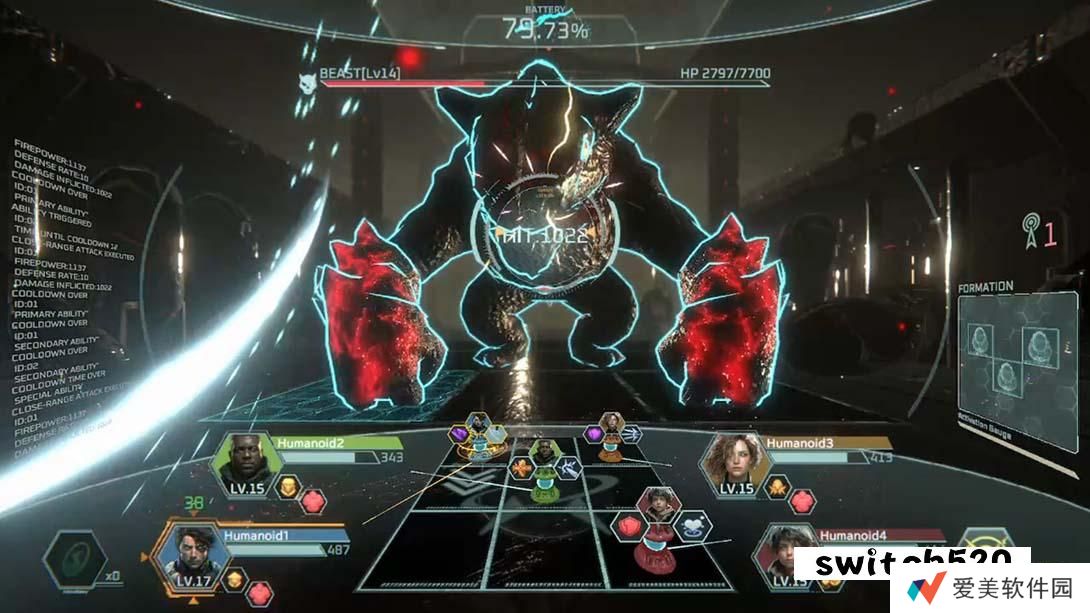Activate Humanoid2's yellow hexagon ability
The width and height of the screenshot is (1090, 613).
pos(287,487)
